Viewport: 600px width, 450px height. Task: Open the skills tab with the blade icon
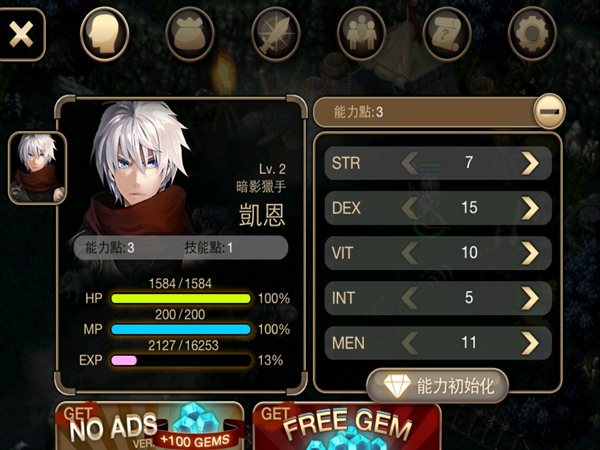point(276,34)
